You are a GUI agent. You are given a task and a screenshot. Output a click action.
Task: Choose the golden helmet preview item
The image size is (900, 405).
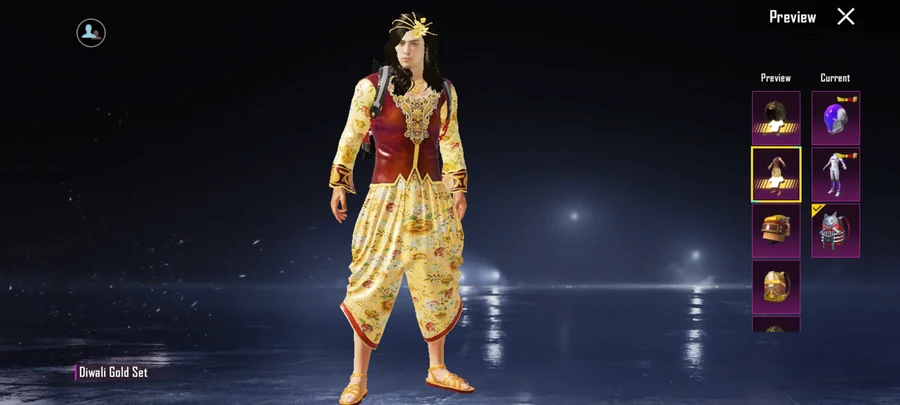(x=776, y=230)
